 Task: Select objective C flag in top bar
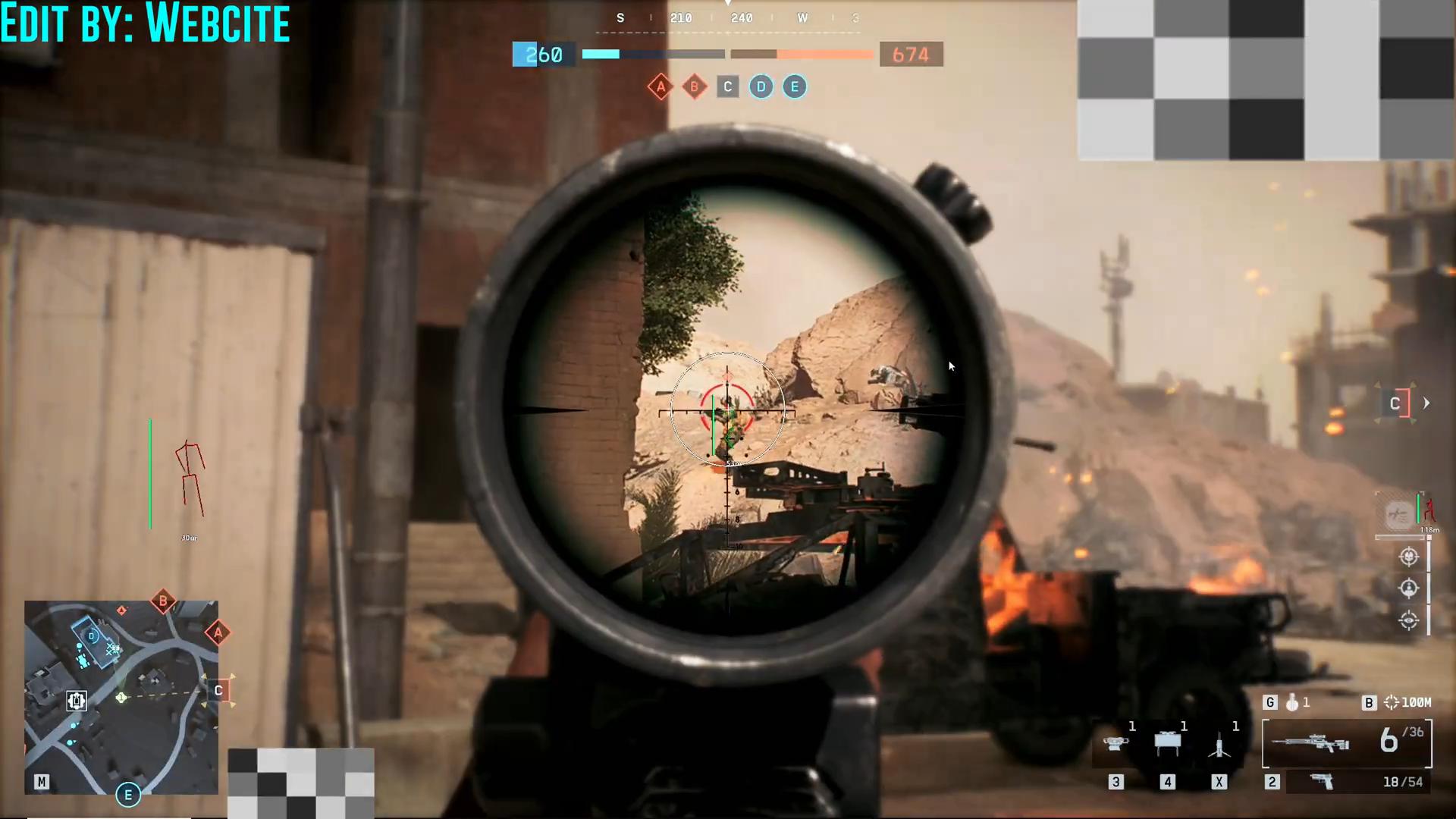[727, 87]
